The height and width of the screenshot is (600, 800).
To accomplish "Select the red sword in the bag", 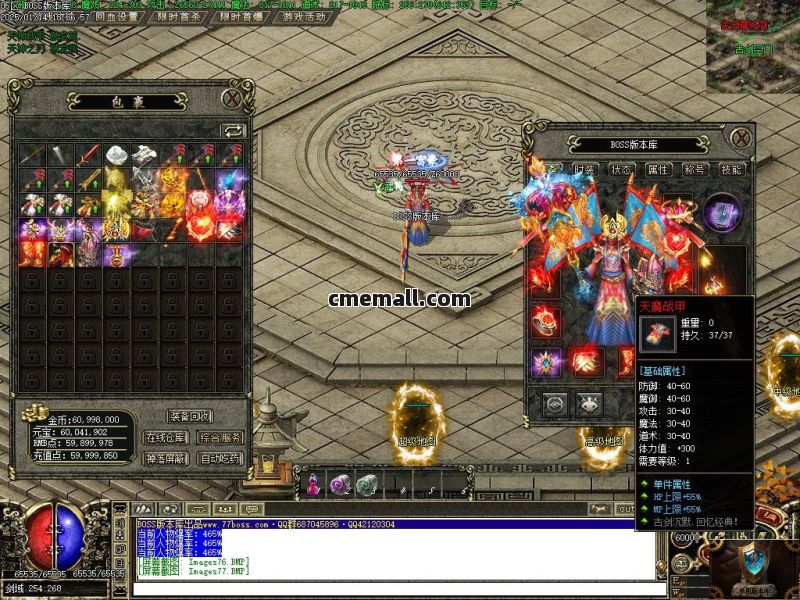I will coord(90,155).
